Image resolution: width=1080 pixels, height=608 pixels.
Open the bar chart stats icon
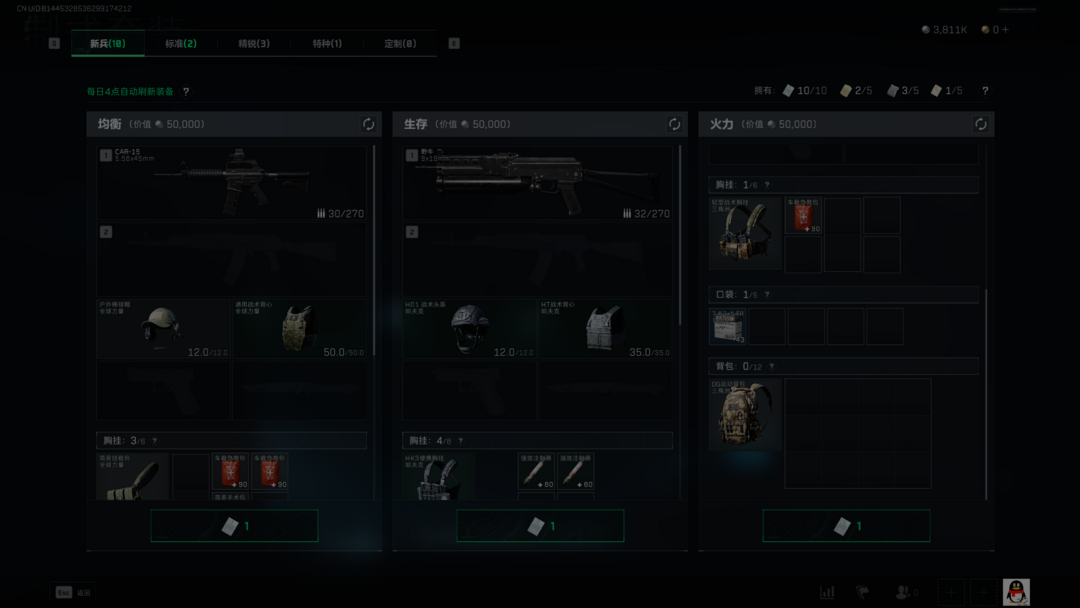point(827,592)
